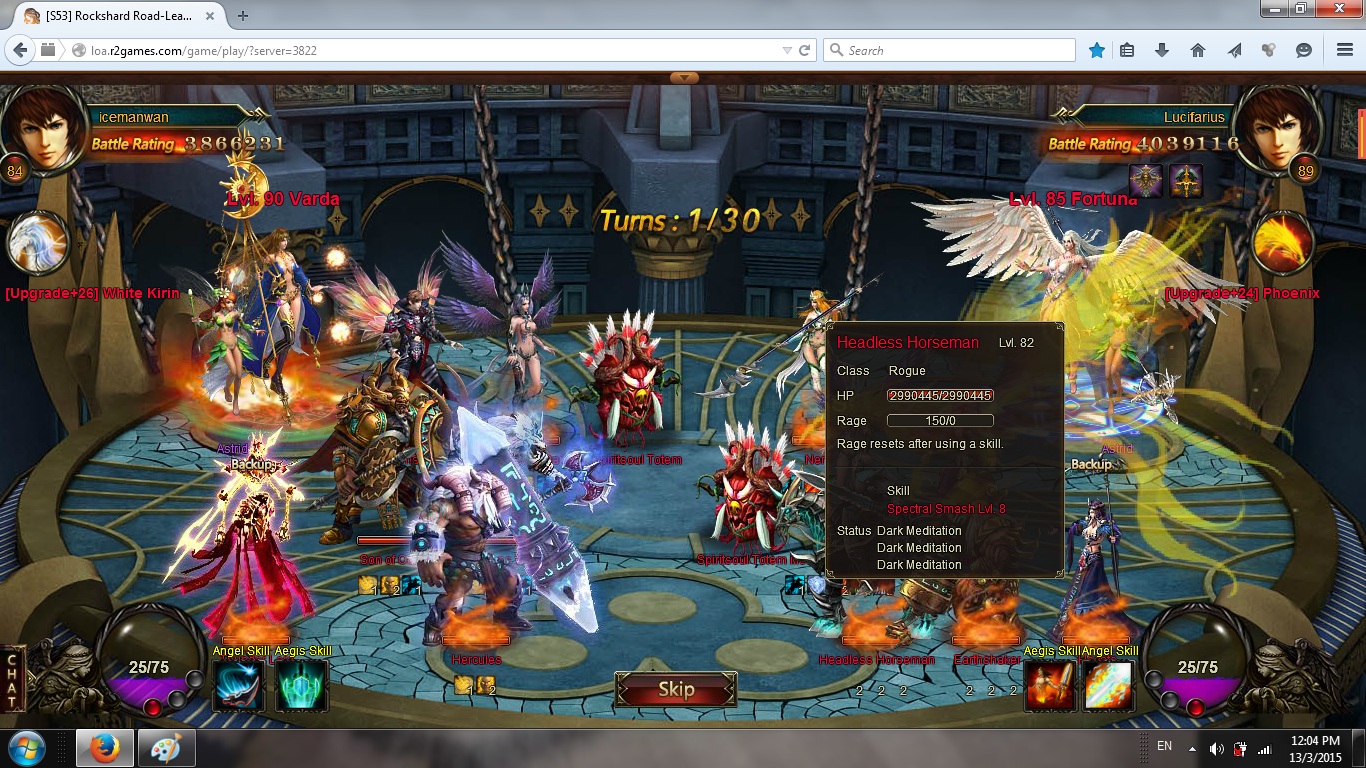Image resolution: width=1366 pixels, height=768 pixels.
Task: Click the White Kirin mount icon
Action: (x=40, y=244)
